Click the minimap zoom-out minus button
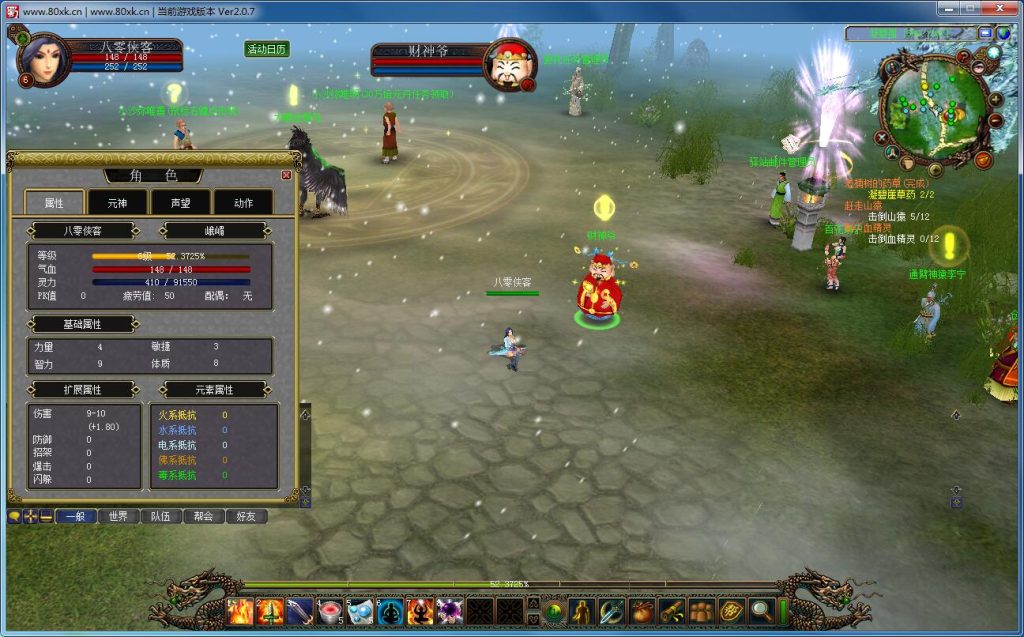The height and width of the screenshot is (637, 1024). (995, 121)
